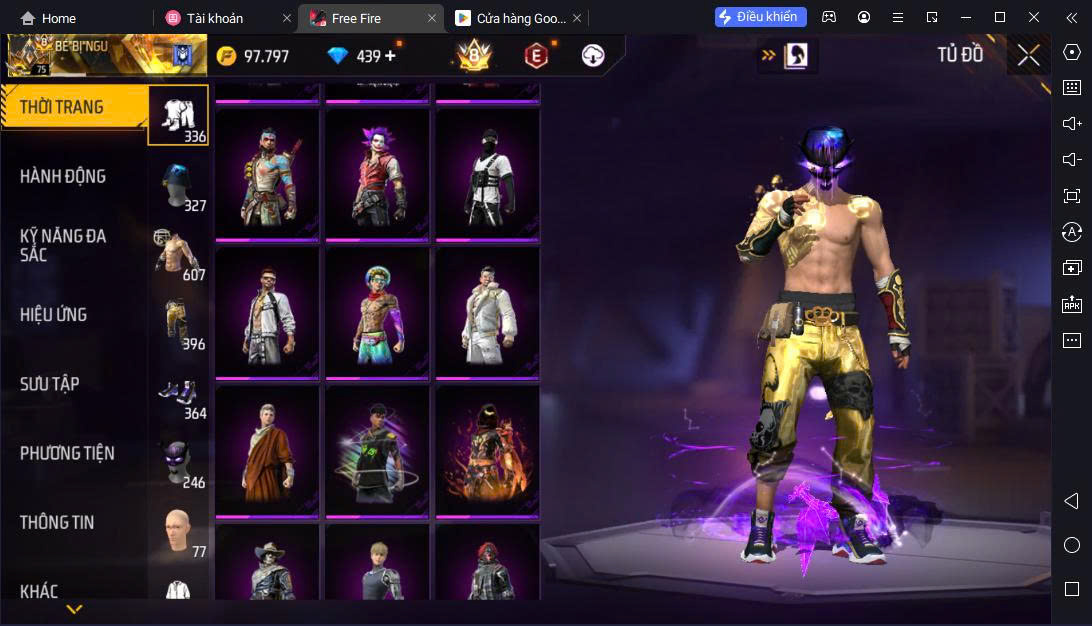Add more diamonds via plus button
The width and height of the screenshot is (1092, 626).
tap(390, 56)
